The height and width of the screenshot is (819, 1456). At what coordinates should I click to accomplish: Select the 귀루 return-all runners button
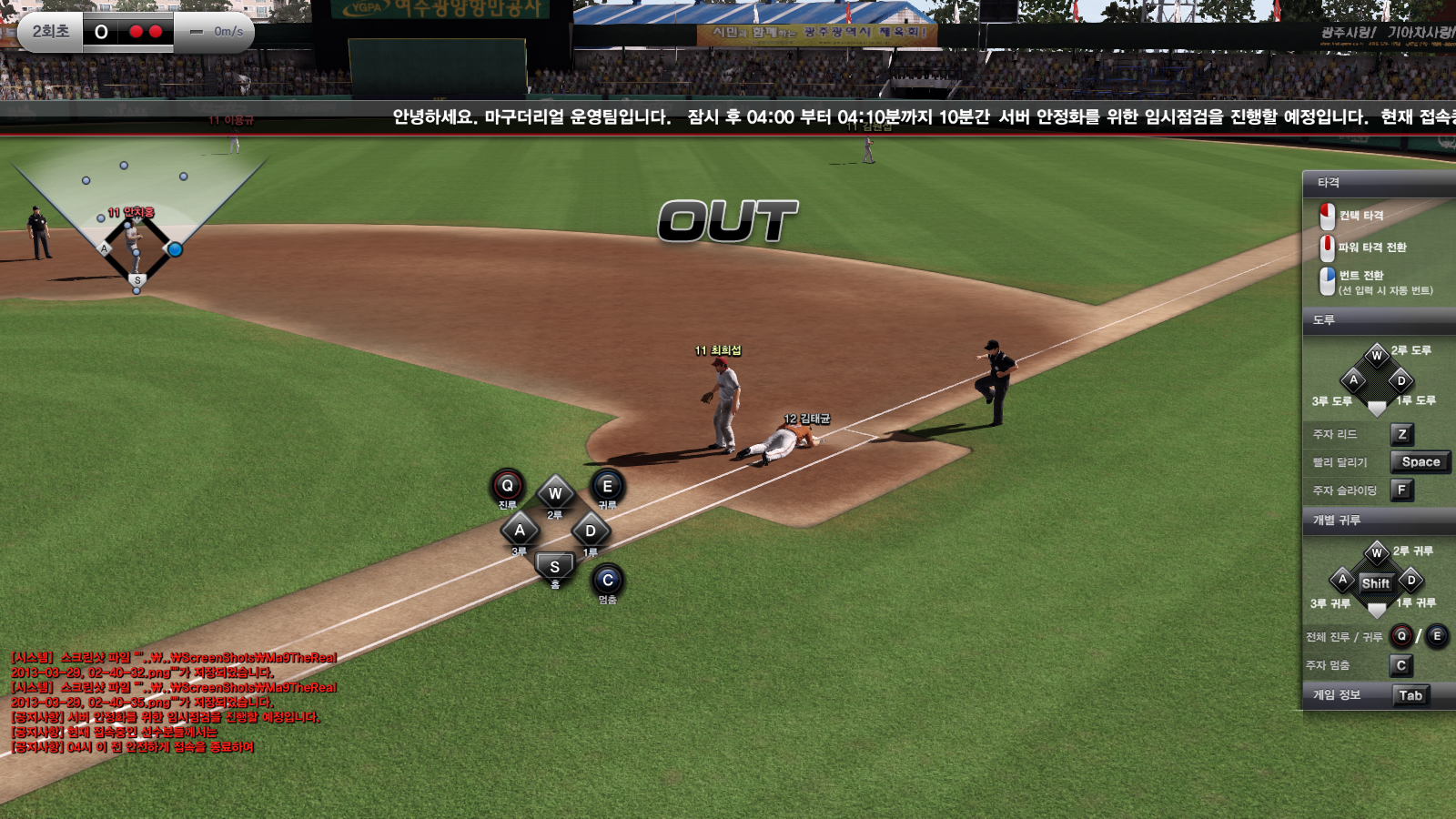pyautogui.click(x=607, y=487)
